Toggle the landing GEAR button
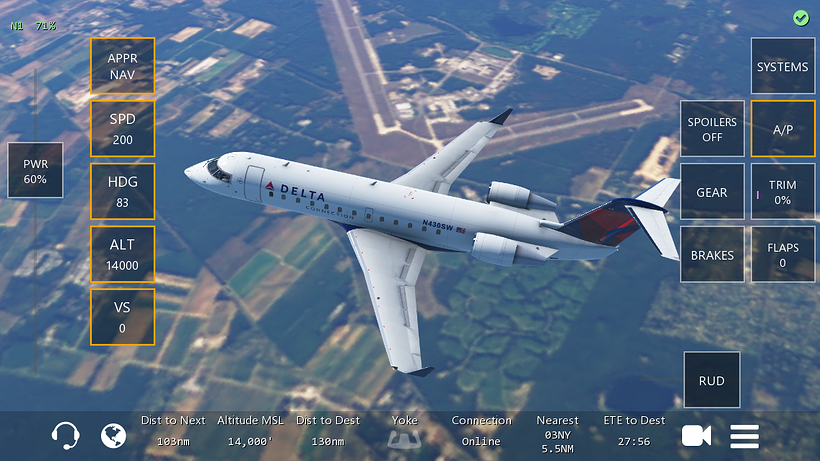This screenshot has width=820, height=461. 712,192
